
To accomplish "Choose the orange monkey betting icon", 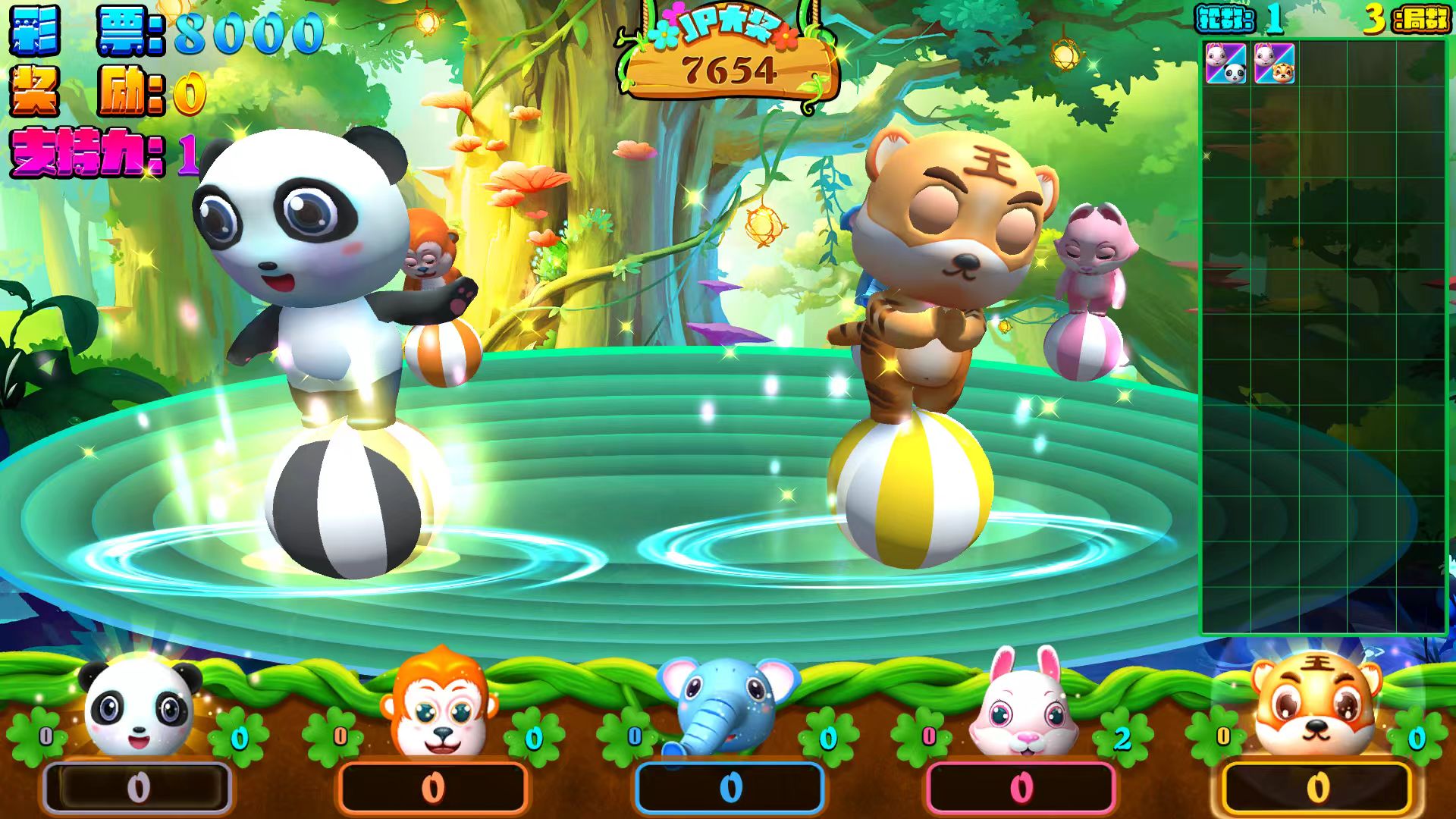I will pos(438,705).
